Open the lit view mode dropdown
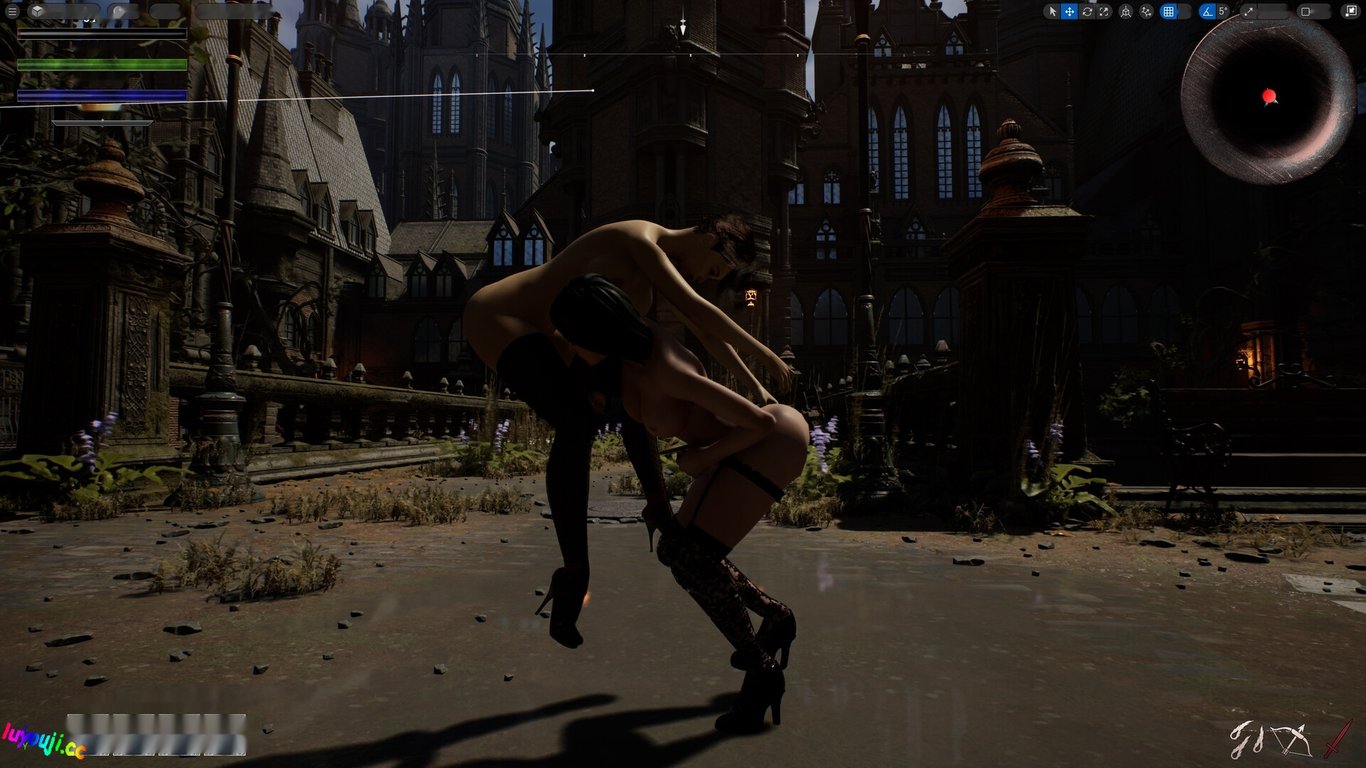Screen dimensions: 1366x768 (122, 12)
